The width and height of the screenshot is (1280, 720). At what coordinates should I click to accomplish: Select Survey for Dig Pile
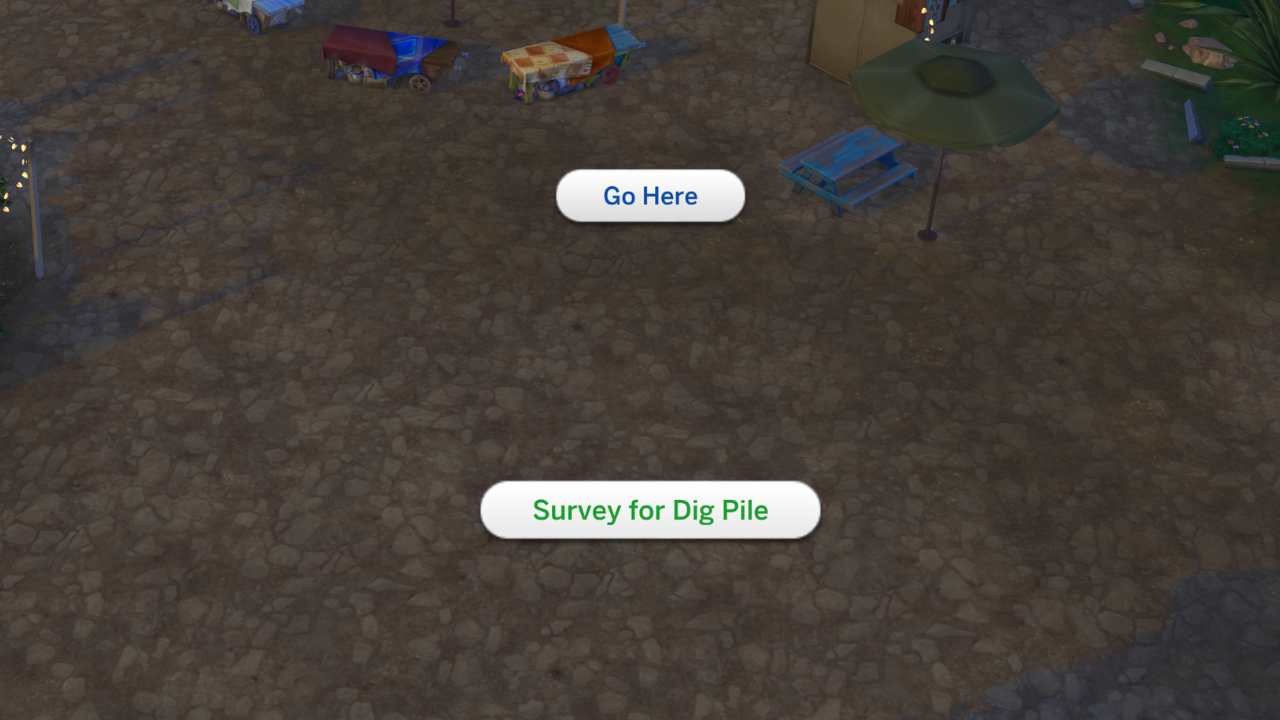[650, 510]
